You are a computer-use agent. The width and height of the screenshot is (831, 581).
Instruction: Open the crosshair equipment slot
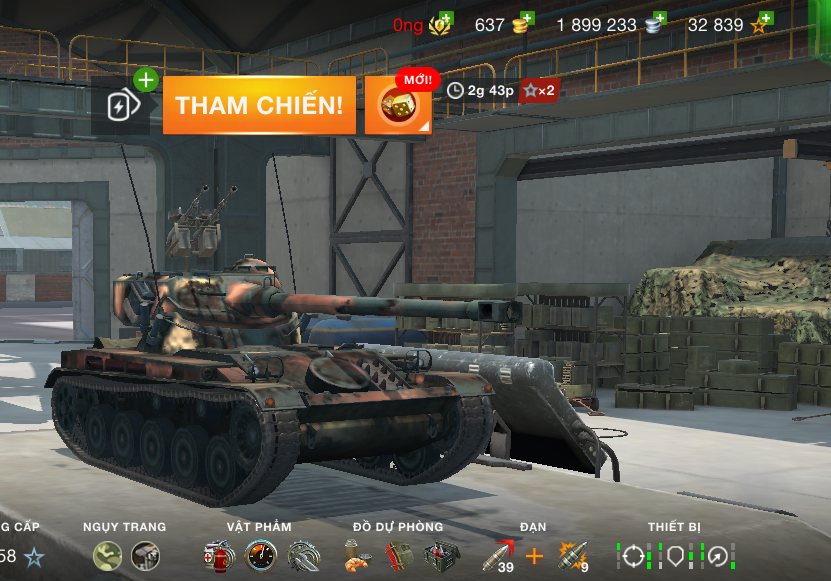(x=634, y=556)
